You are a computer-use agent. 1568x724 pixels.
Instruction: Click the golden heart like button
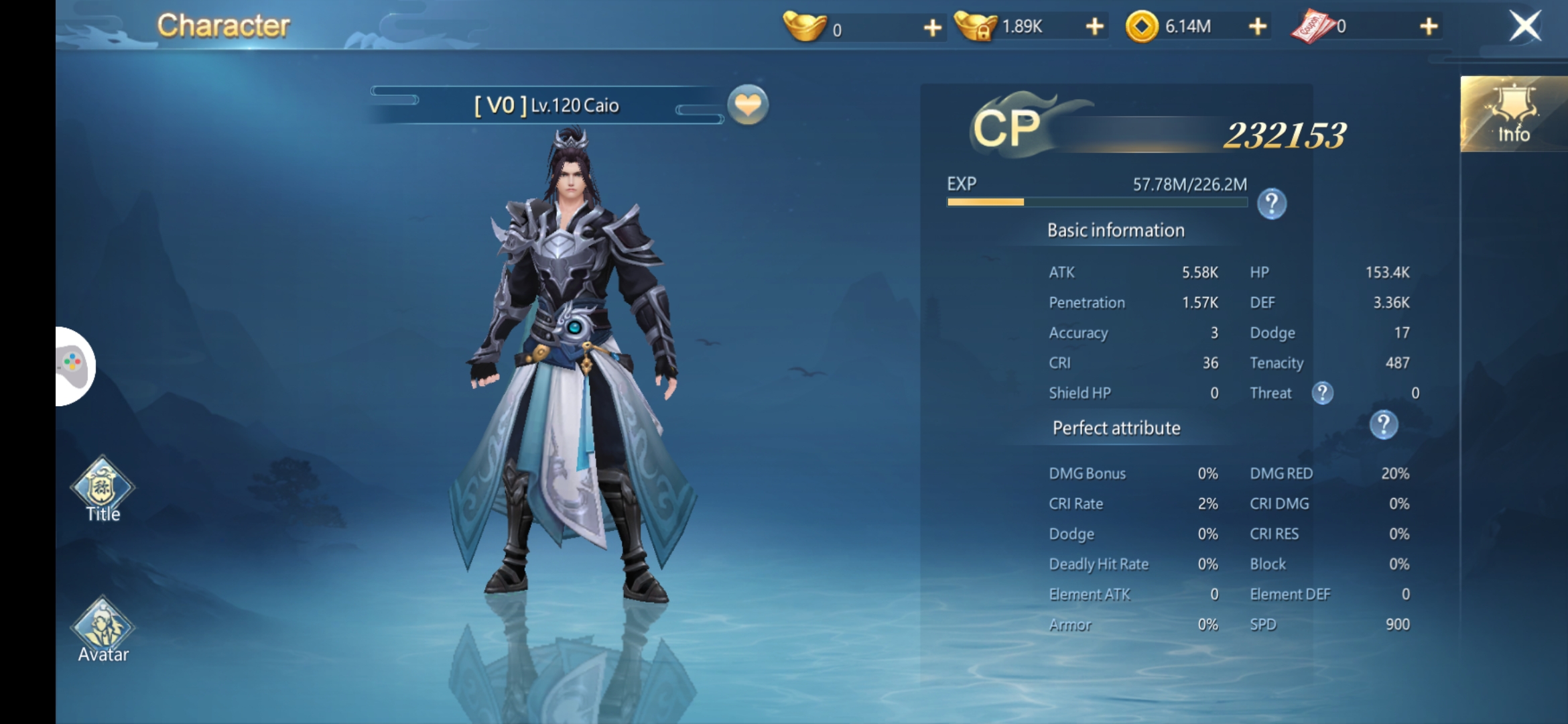[748, 105]
